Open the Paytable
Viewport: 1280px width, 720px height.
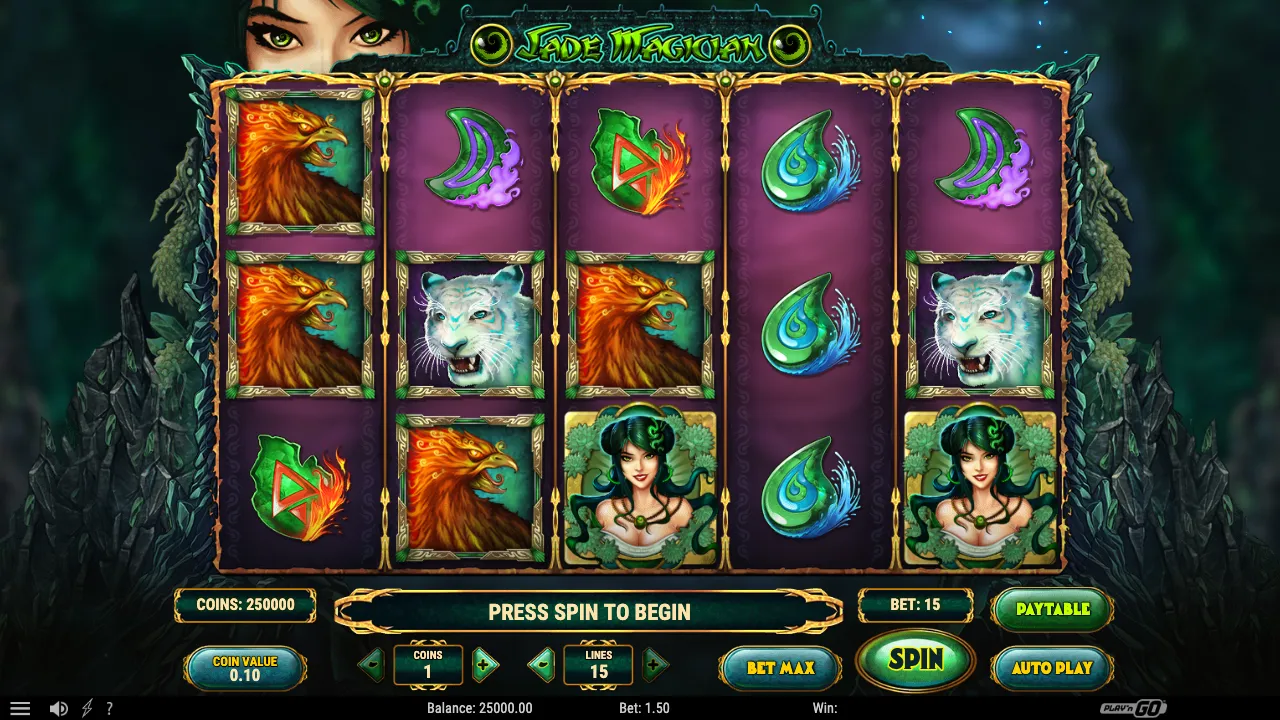[1051, 607]
